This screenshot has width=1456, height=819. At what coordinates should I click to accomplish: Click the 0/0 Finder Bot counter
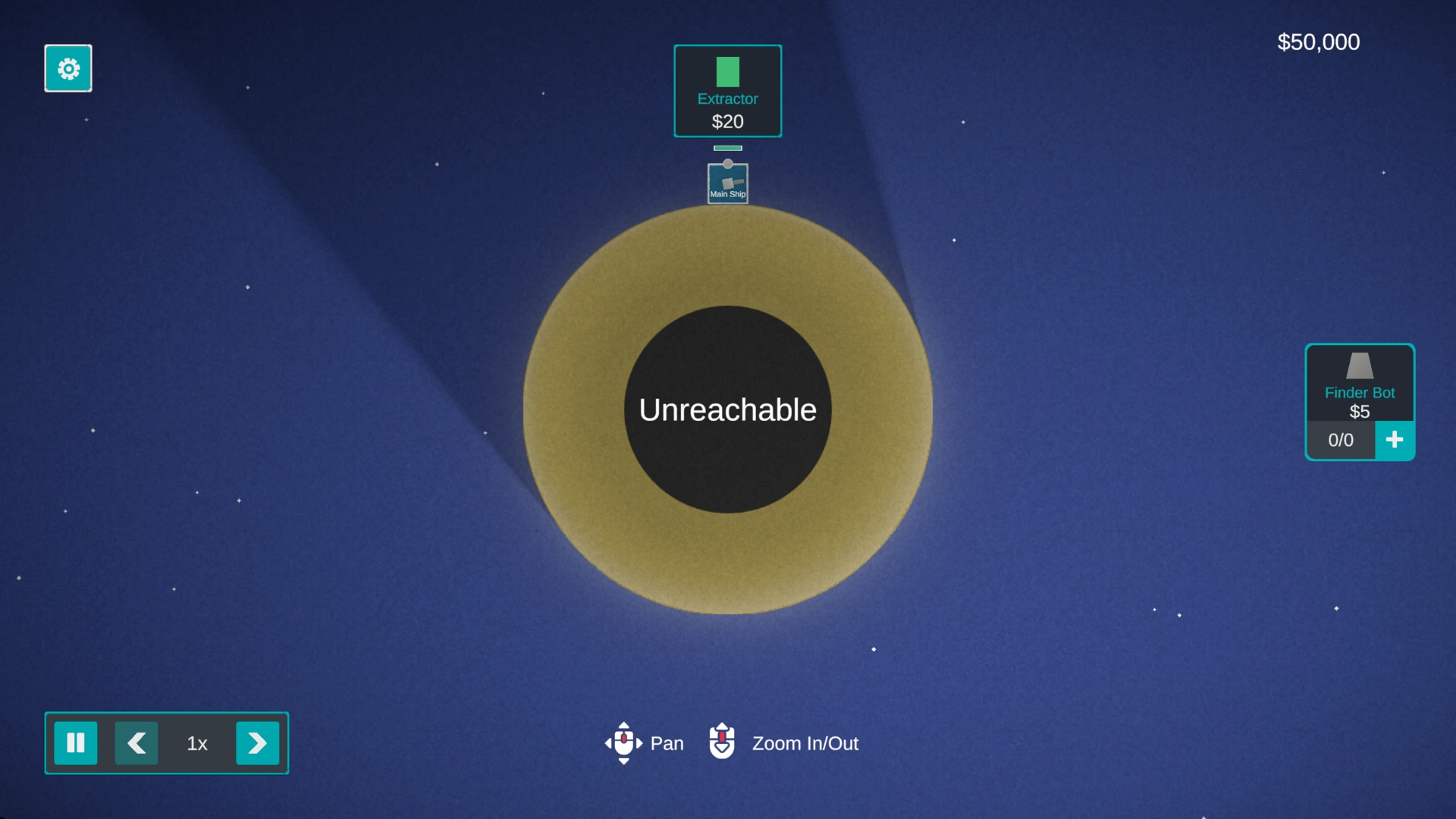[x=1340, y=440]
